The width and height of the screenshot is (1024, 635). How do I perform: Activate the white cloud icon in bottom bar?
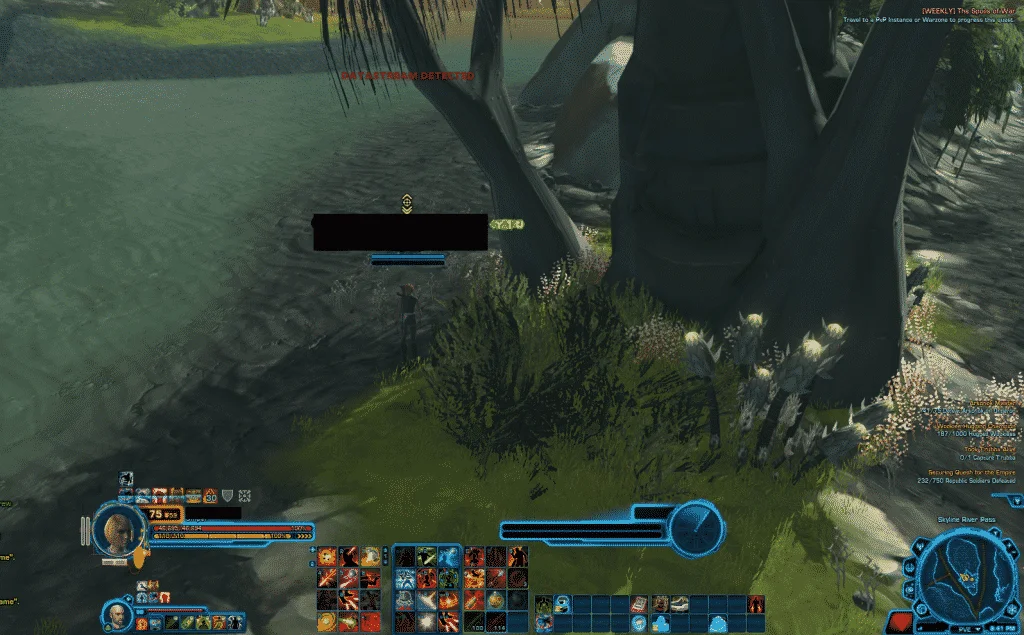[x=717, y=623]
